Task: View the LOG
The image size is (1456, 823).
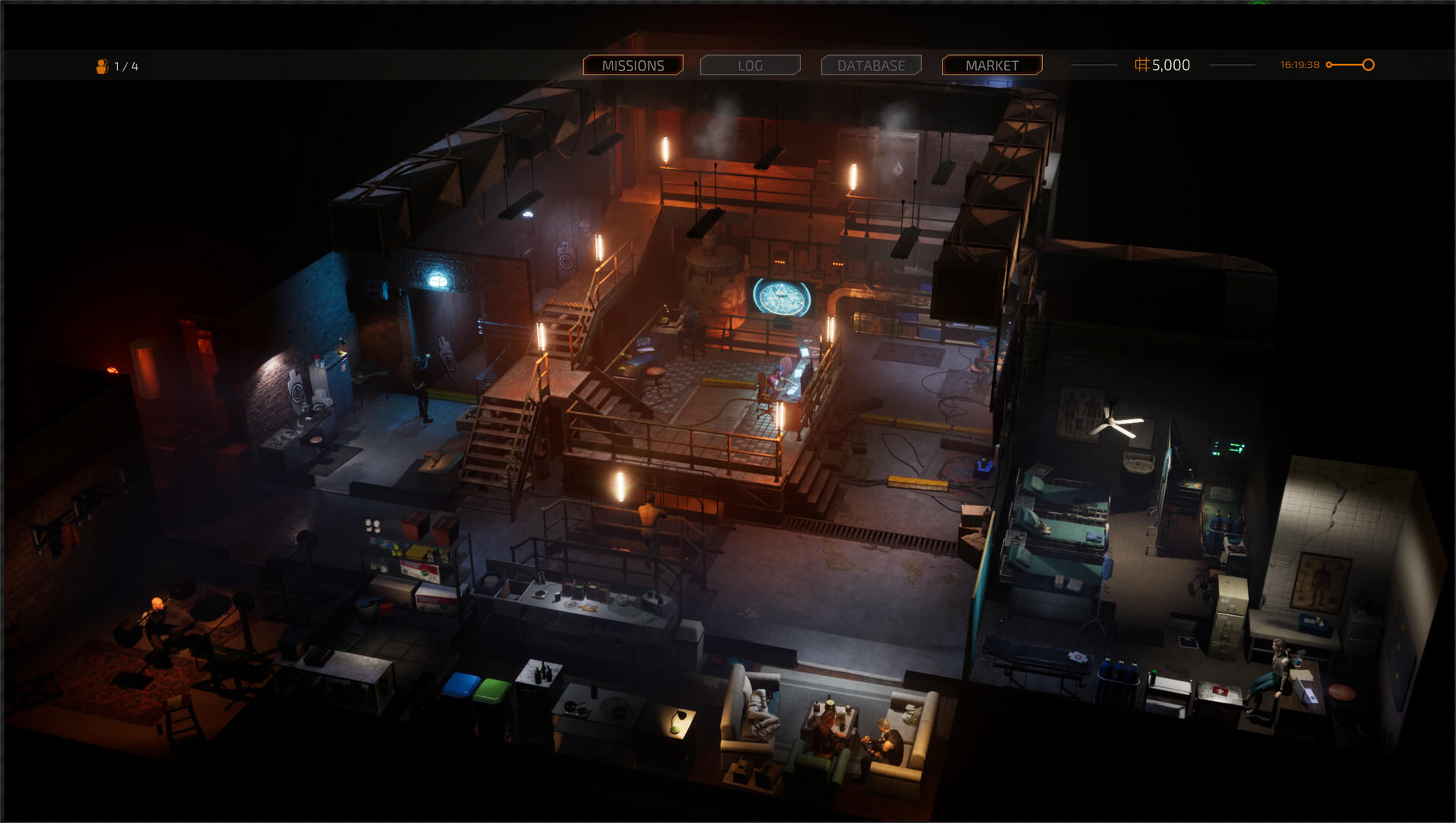Action: pos(750,65)
